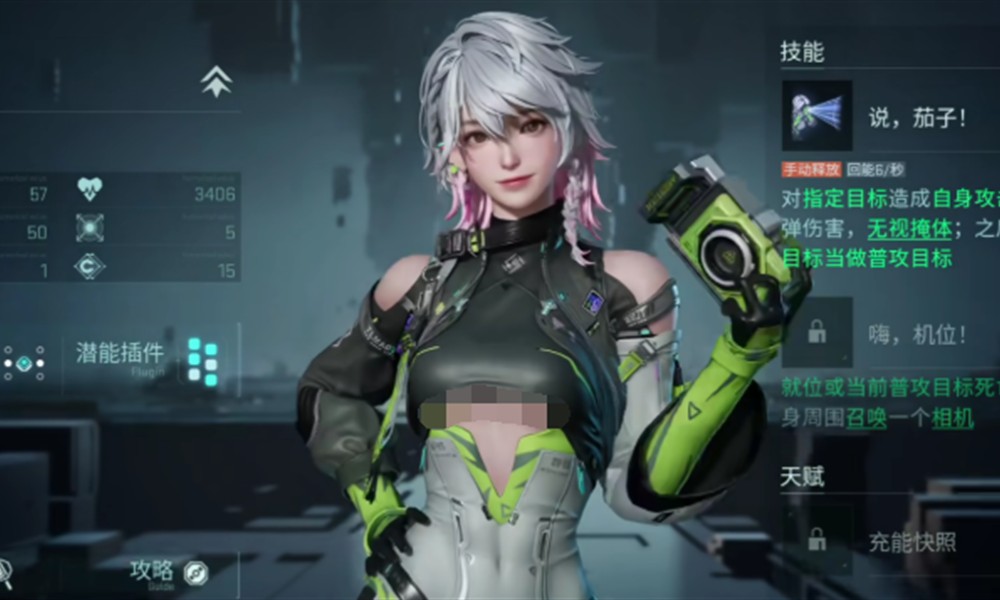Screen dimensions: 1000x600
Task: Select the 说，茄子! skill icon
Action: (x=817, y=116)
